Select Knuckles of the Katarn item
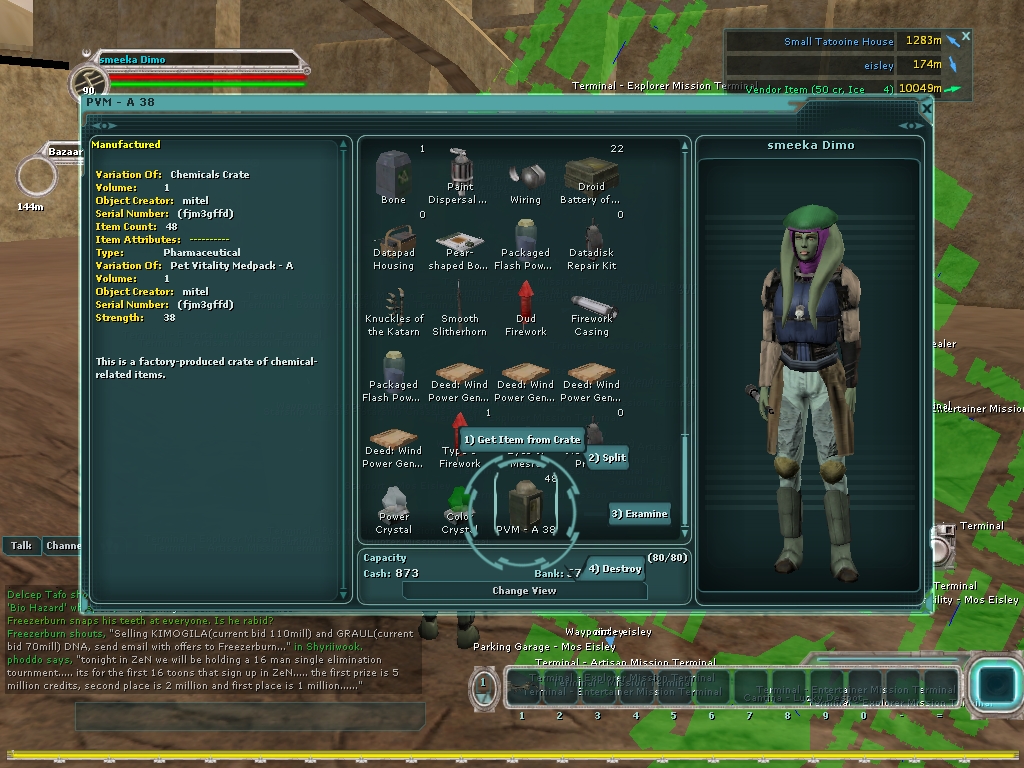The height and width of the screenshot is (768, 1024). 393,308
